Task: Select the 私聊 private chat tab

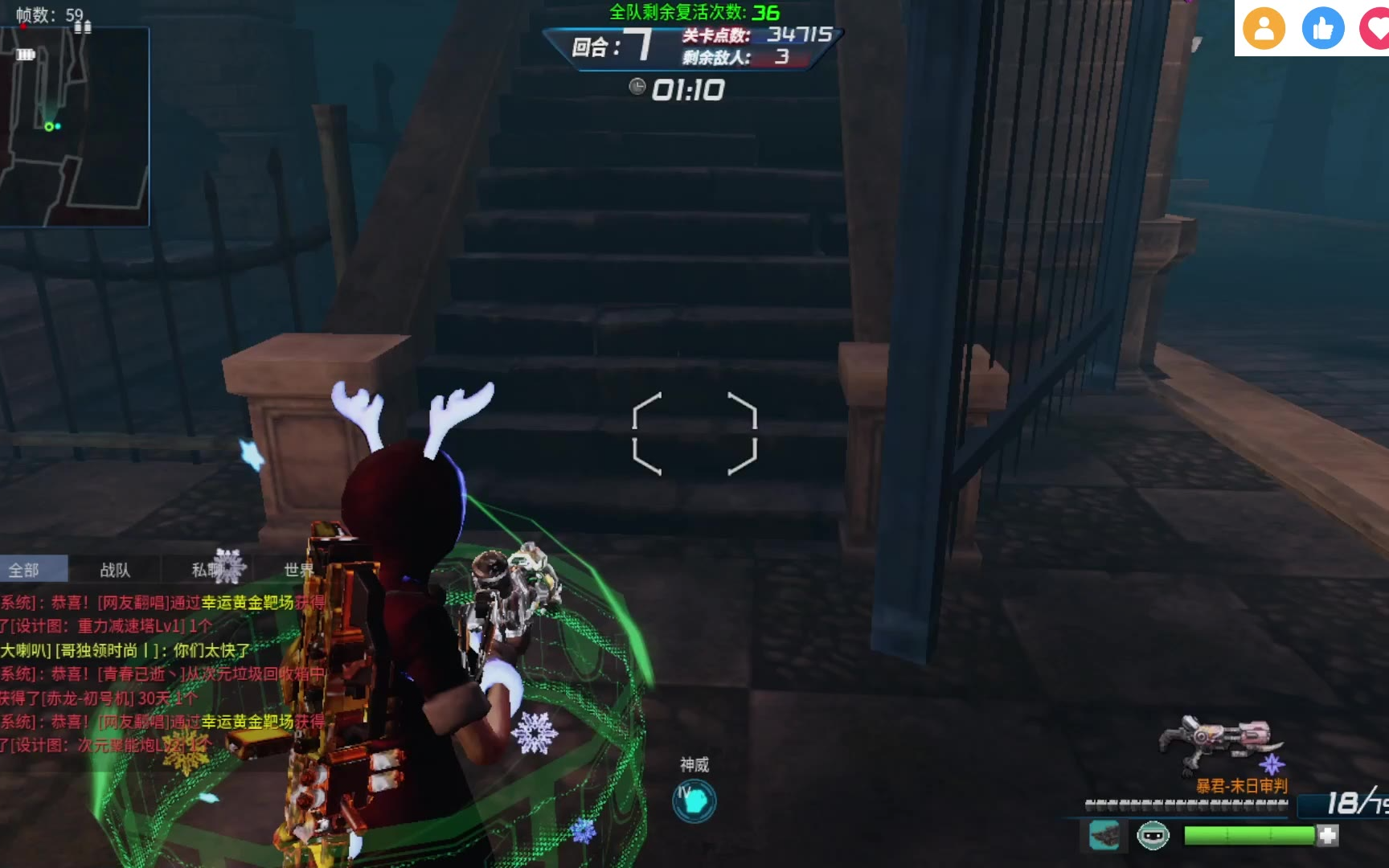Action: (x=207, y=570)
